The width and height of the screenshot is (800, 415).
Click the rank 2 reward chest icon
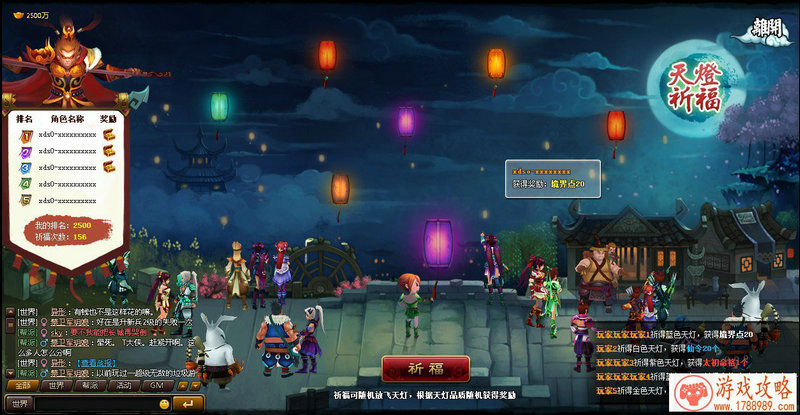109,150
